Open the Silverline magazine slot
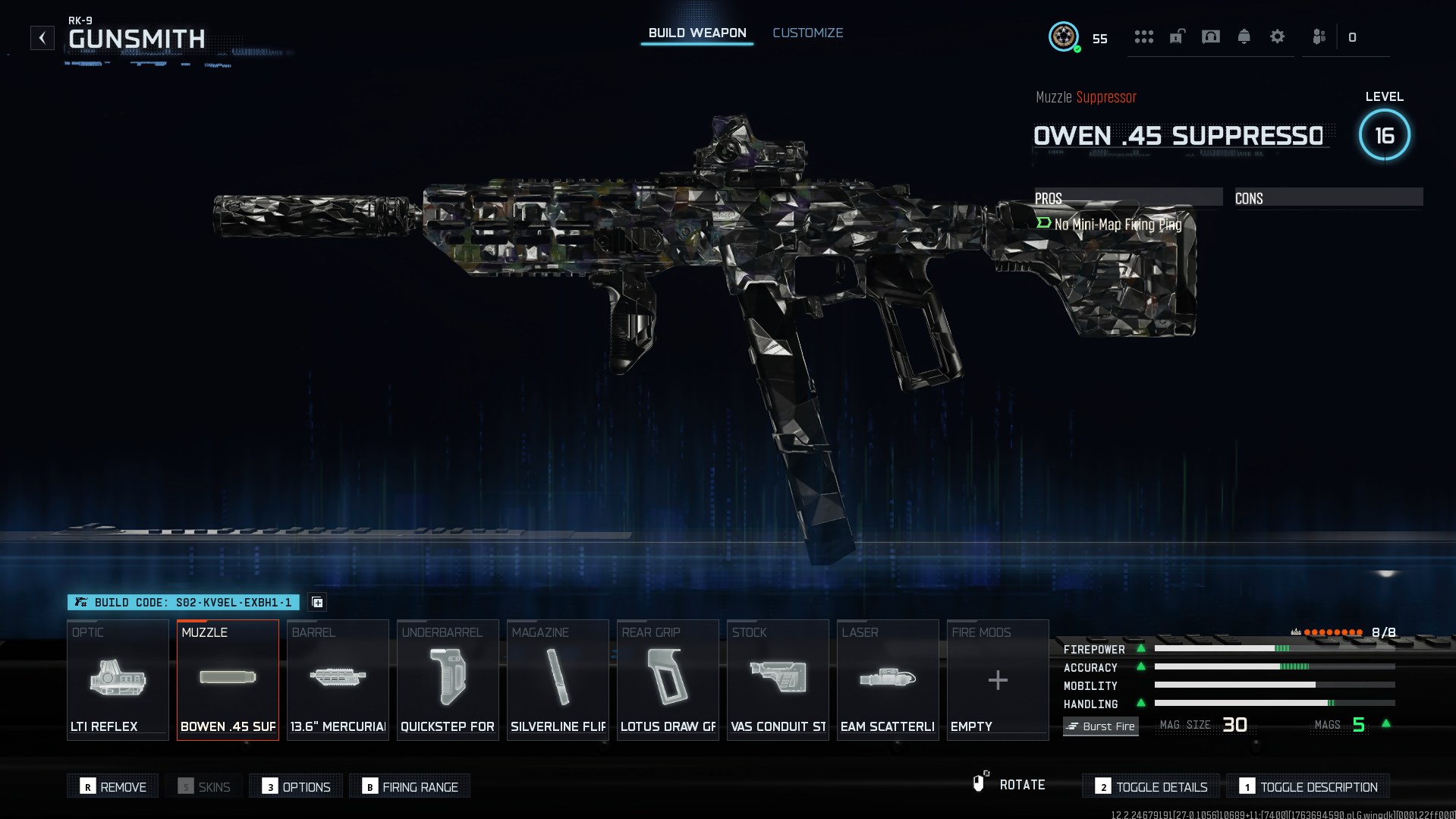 (558, 679)
